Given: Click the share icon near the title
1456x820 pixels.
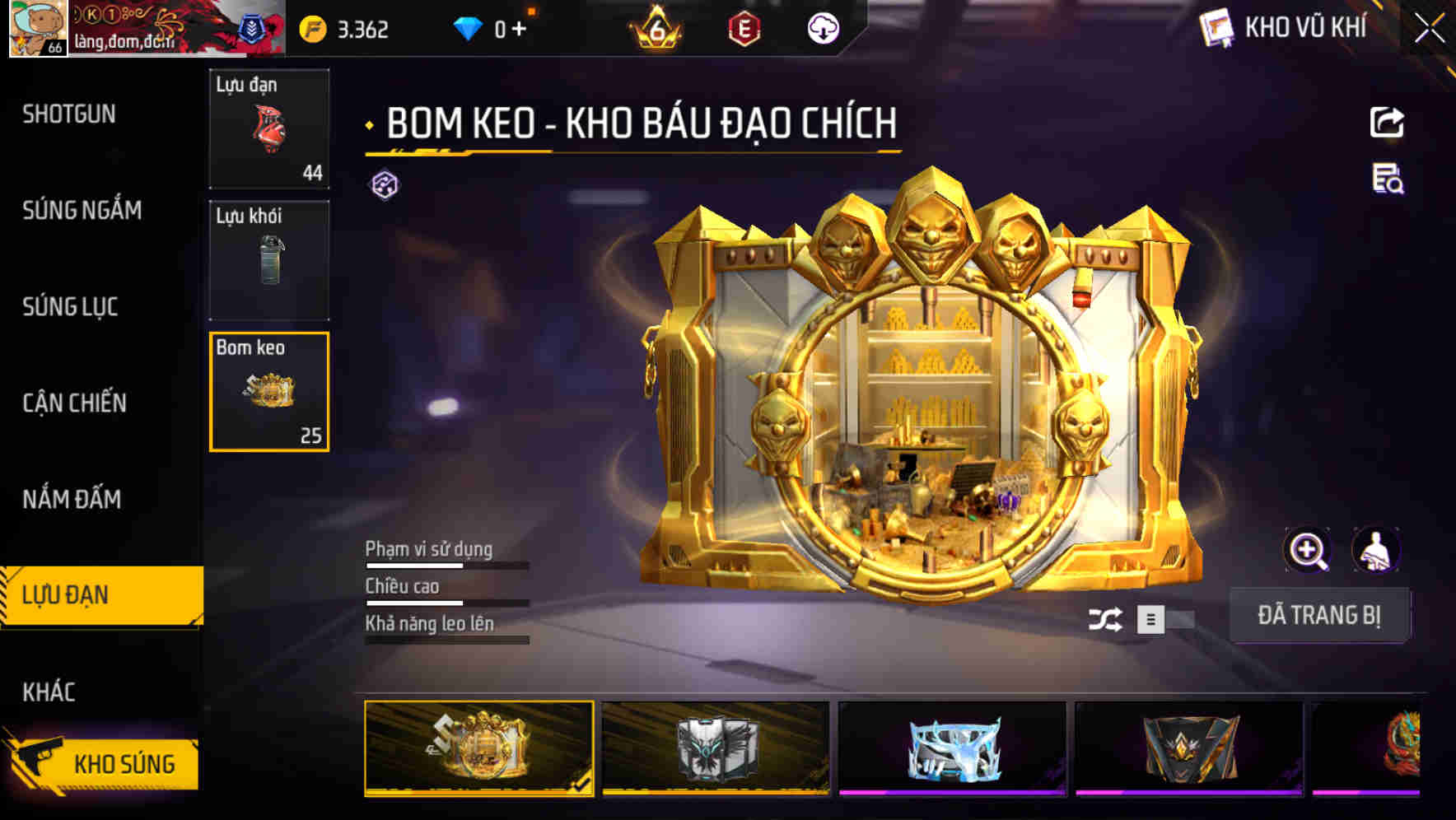Looking at the screenshot, I should click(x=1388, y=122).
